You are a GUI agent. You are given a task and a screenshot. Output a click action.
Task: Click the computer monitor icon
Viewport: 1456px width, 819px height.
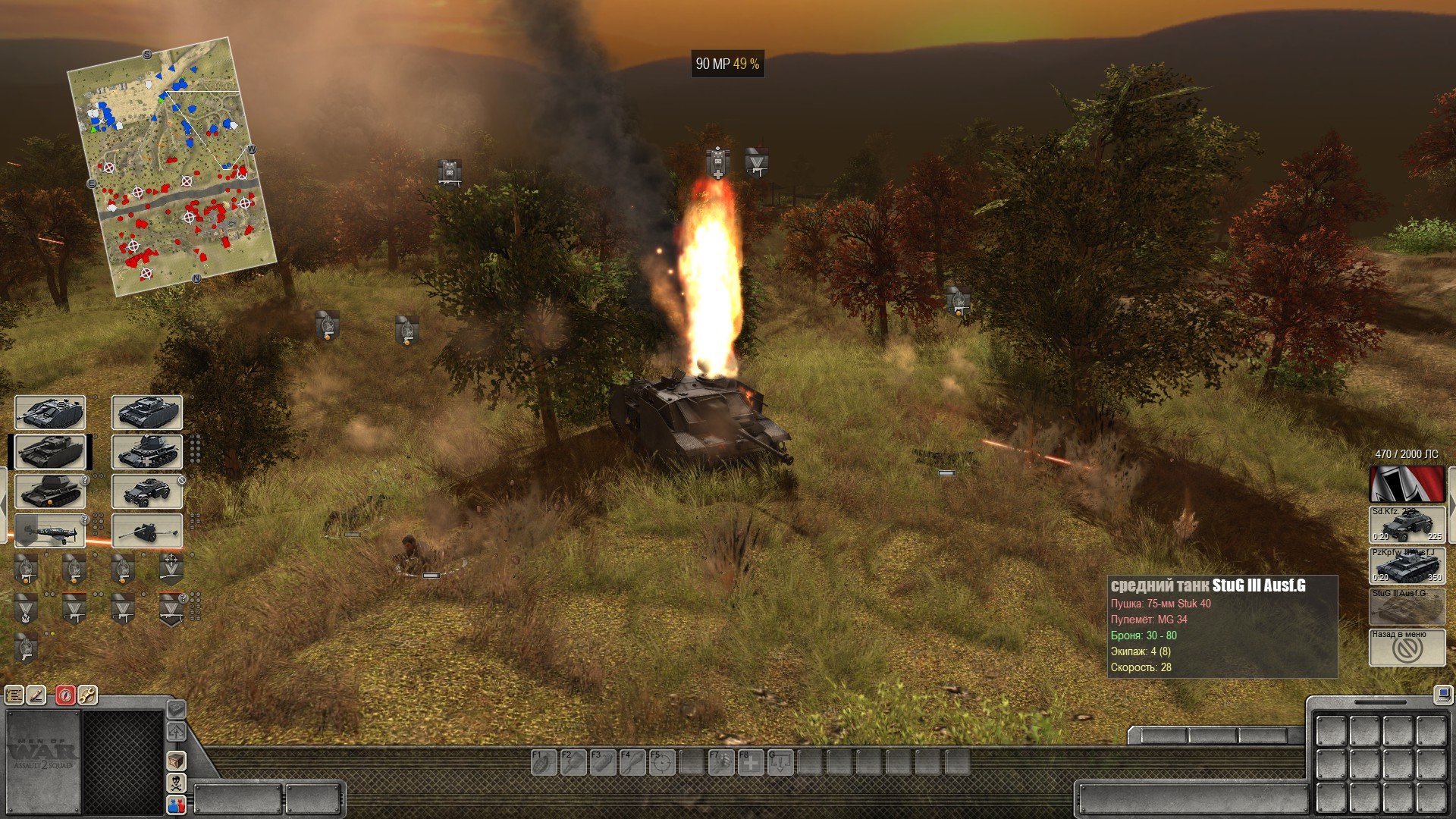click(1442, 694)
